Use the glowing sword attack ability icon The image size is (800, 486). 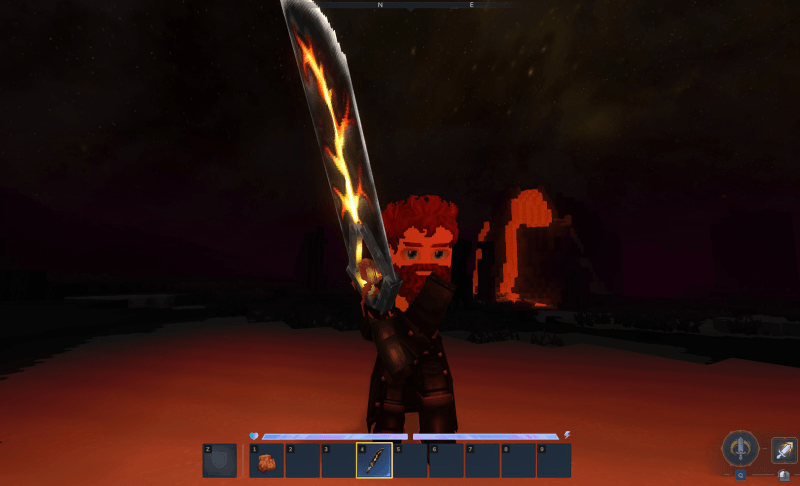click(x=783, y=449)
